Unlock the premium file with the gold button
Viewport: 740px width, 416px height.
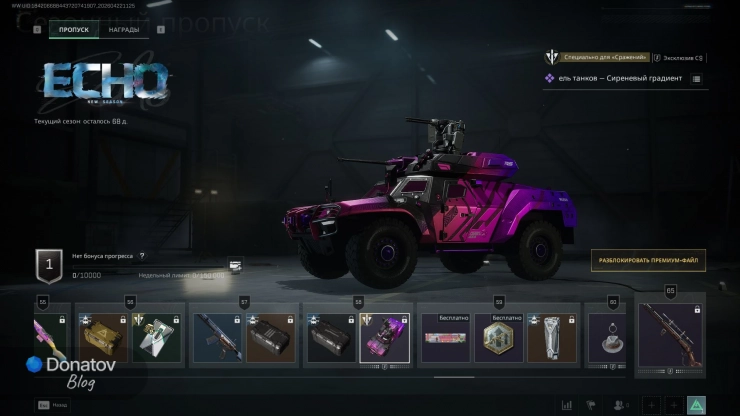point(648,260)
